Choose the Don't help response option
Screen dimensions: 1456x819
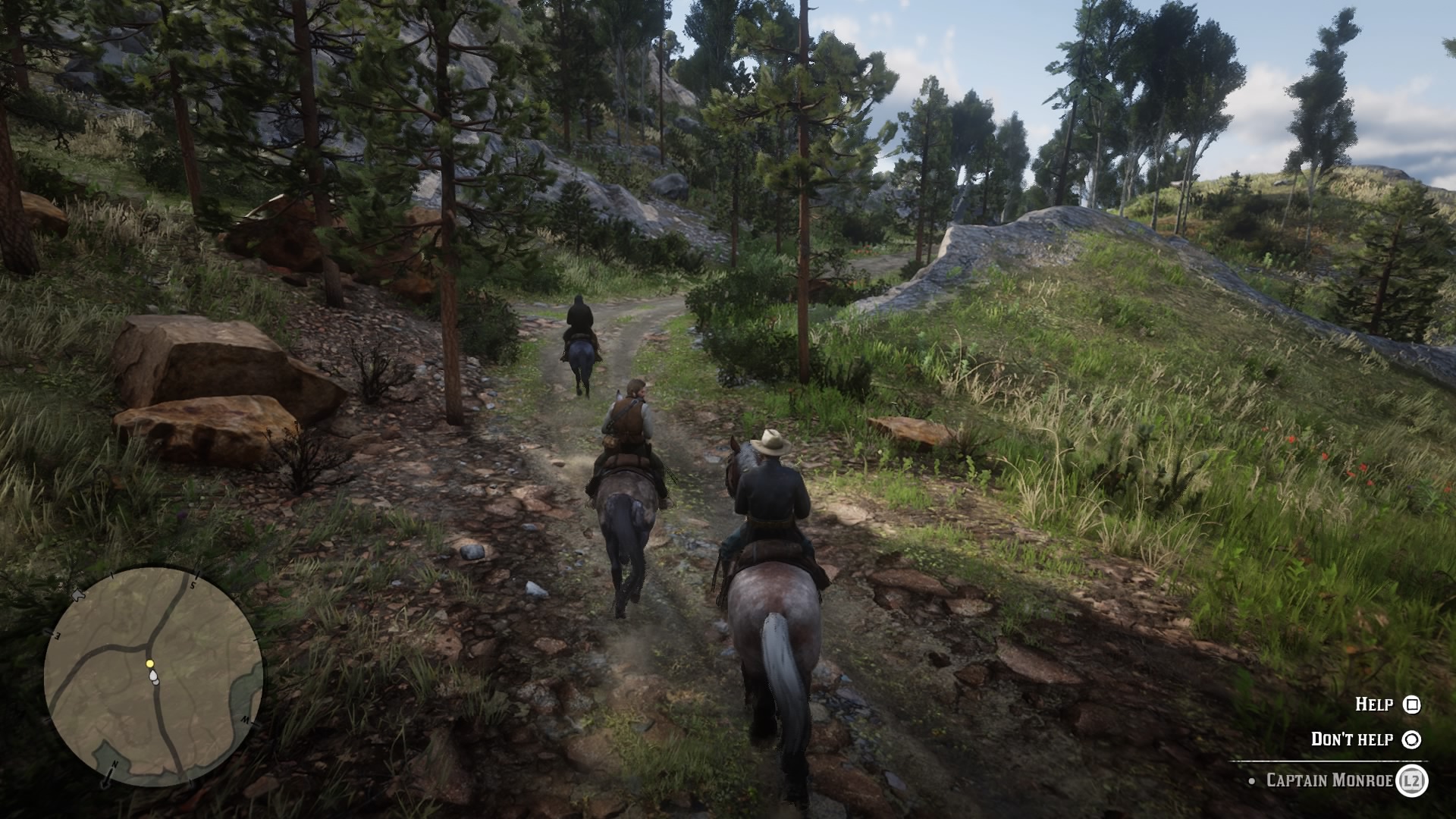[x=1351, y=738]
